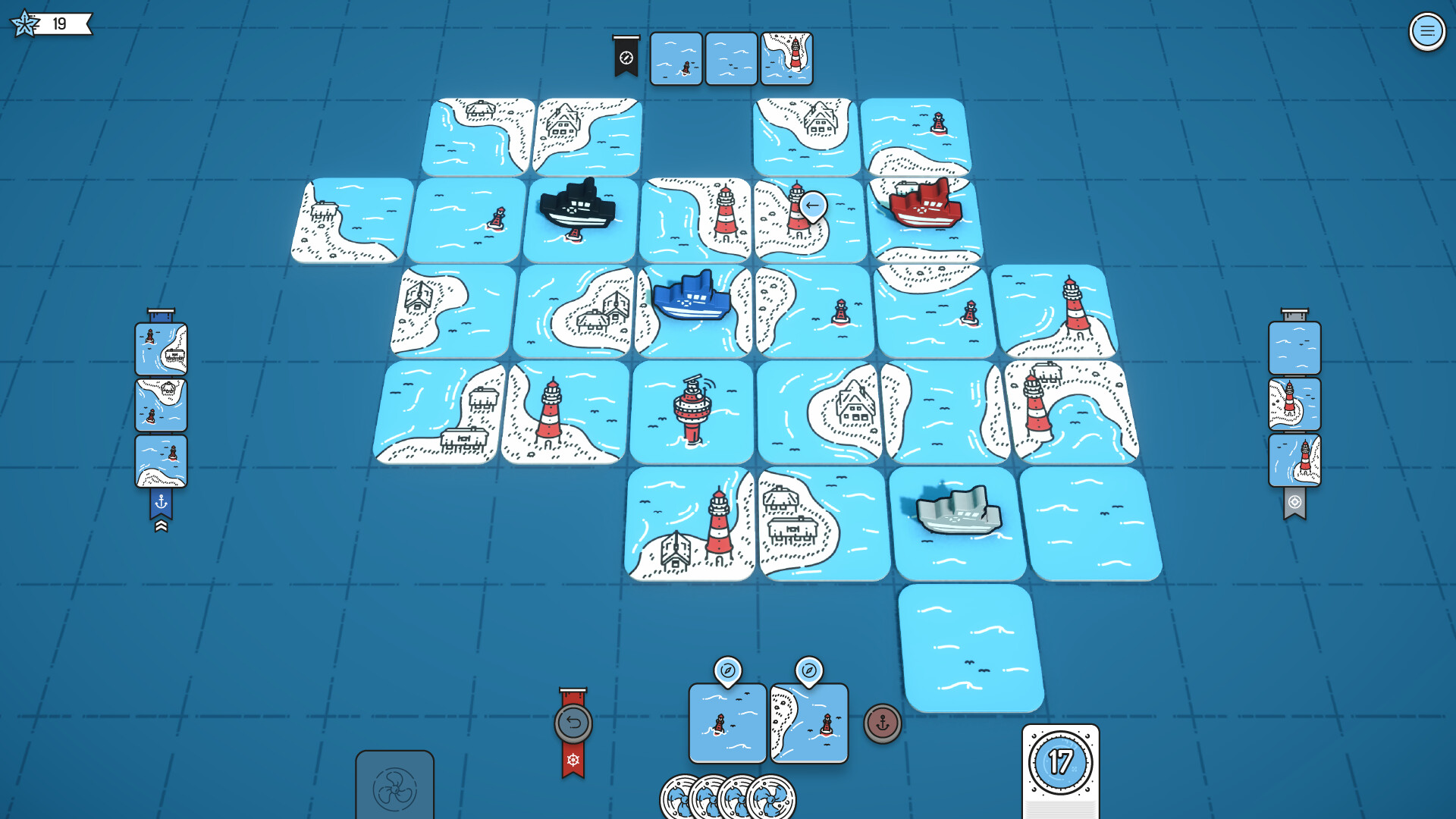Select the brown anchor coin token
Viewport: 1456px width, 819px height.
pos(882,724)
